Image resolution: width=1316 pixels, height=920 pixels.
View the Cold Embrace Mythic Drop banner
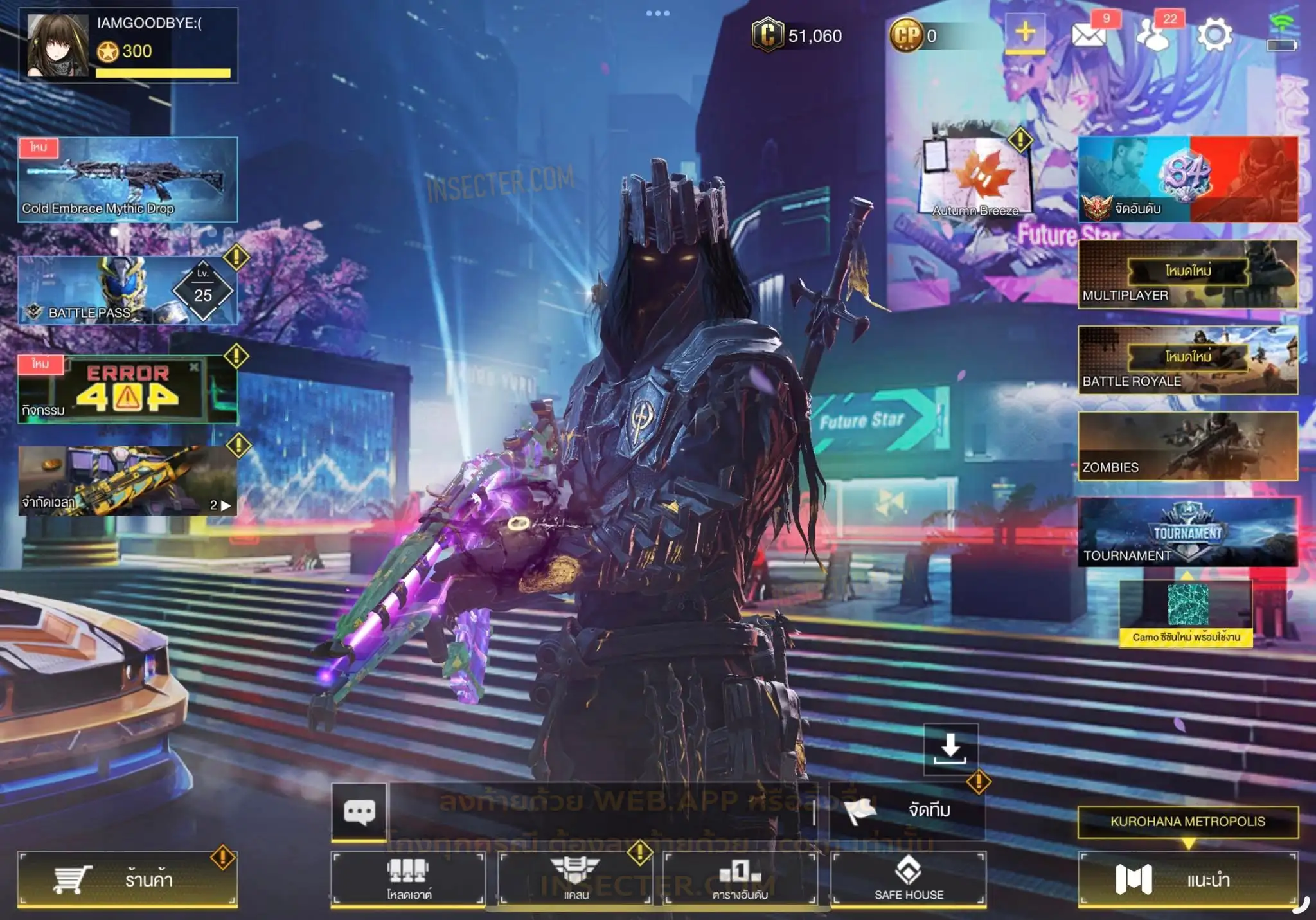(x=127, y=179)
